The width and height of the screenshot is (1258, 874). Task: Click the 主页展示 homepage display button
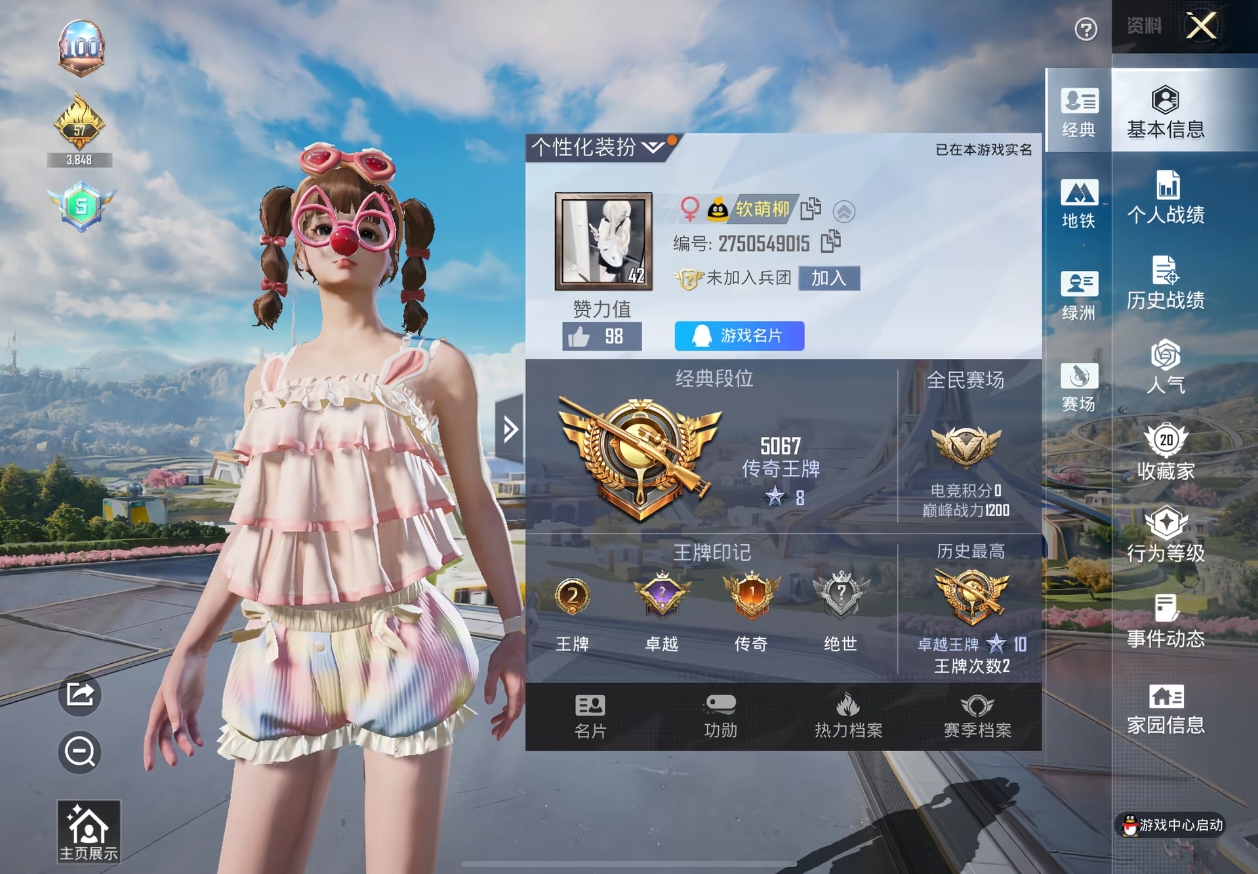click(x=88, y=832)
